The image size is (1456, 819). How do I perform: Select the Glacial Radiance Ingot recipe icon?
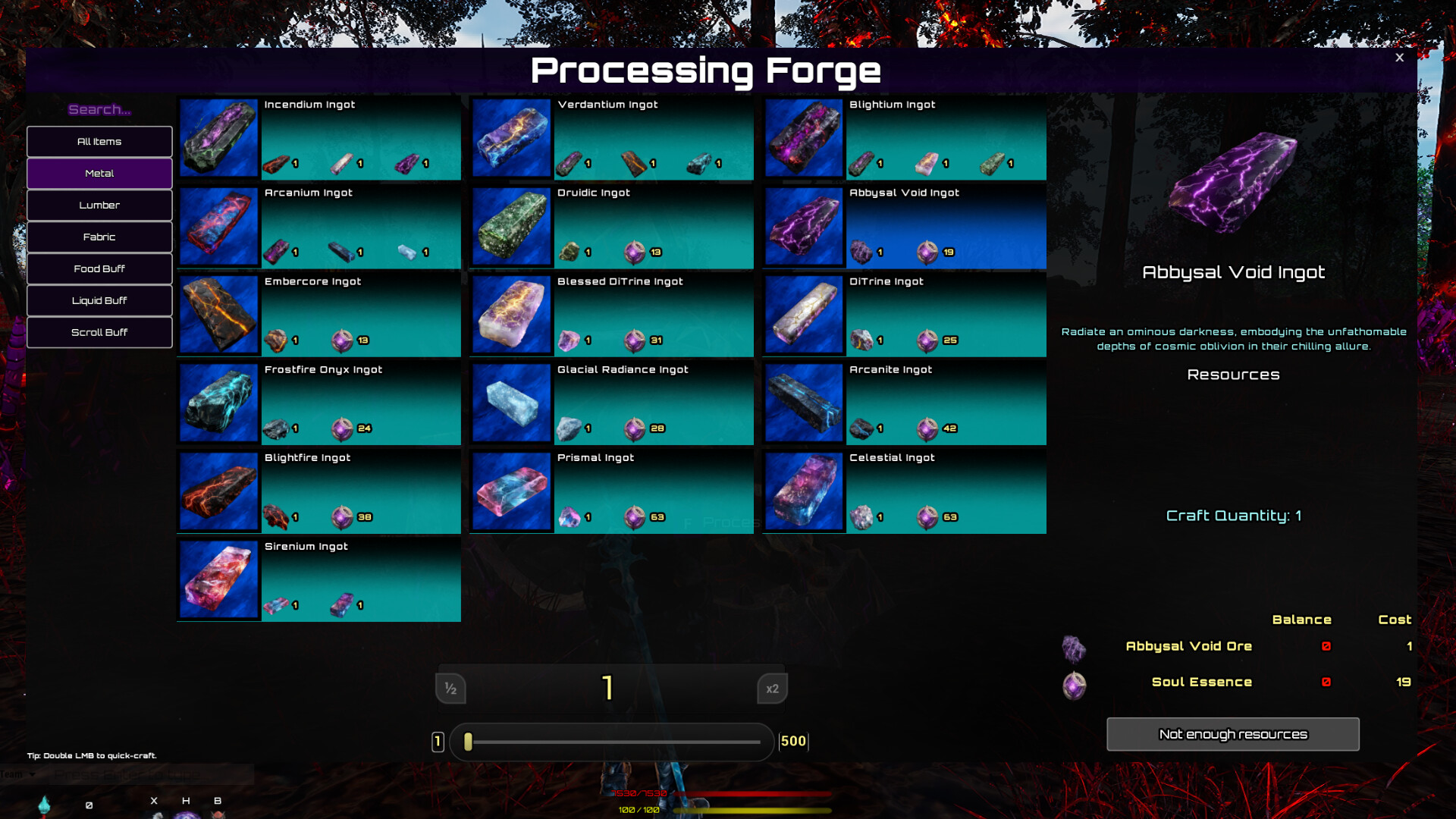(x=511, y=403)
